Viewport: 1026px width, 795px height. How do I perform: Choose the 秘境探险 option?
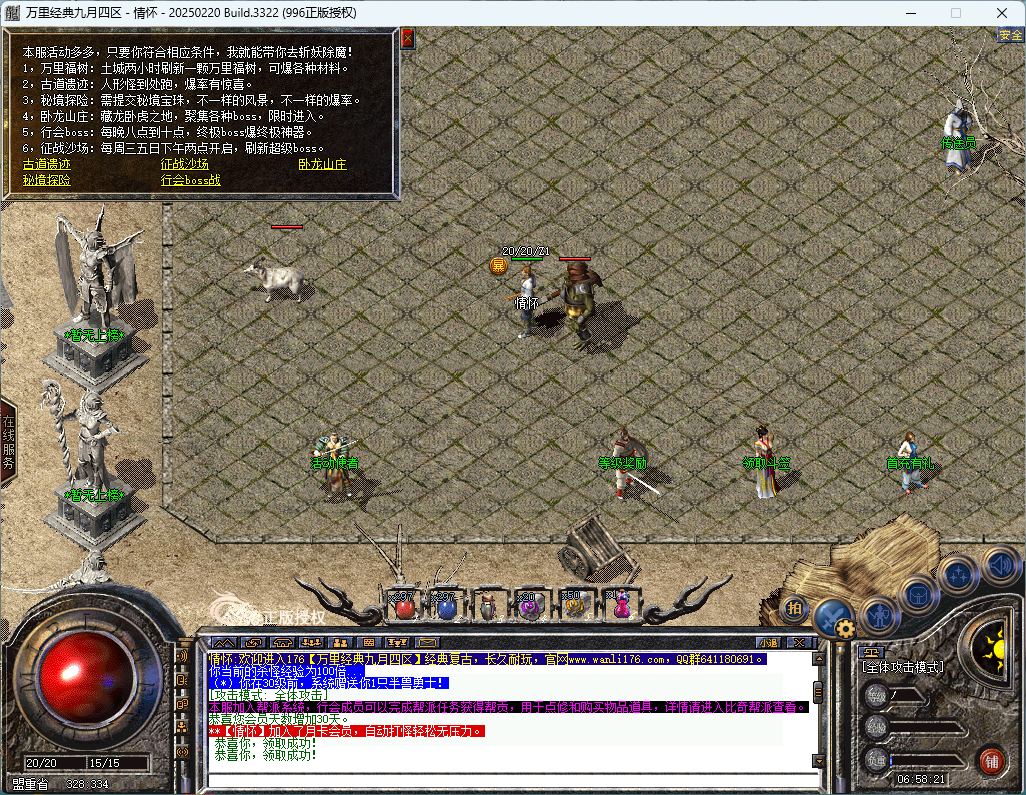pyautogui.click(x=47, y=180)
